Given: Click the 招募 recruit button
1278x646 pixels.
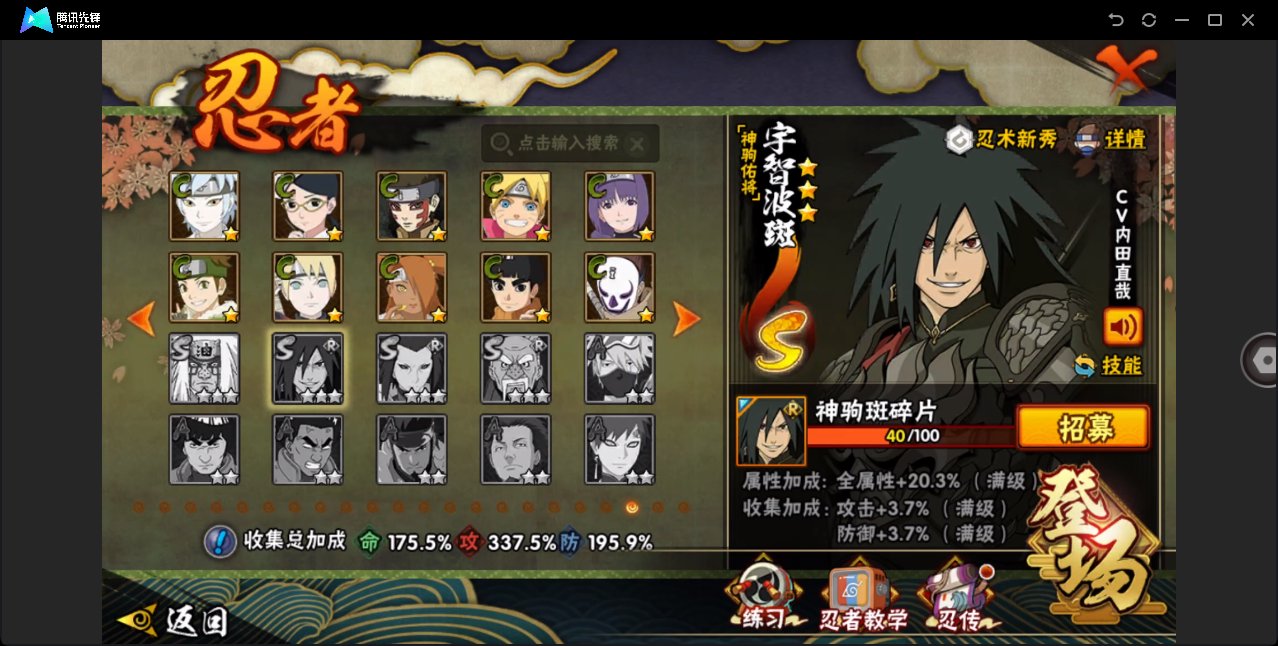Looking at the screenshot, I should point(1082,428).
